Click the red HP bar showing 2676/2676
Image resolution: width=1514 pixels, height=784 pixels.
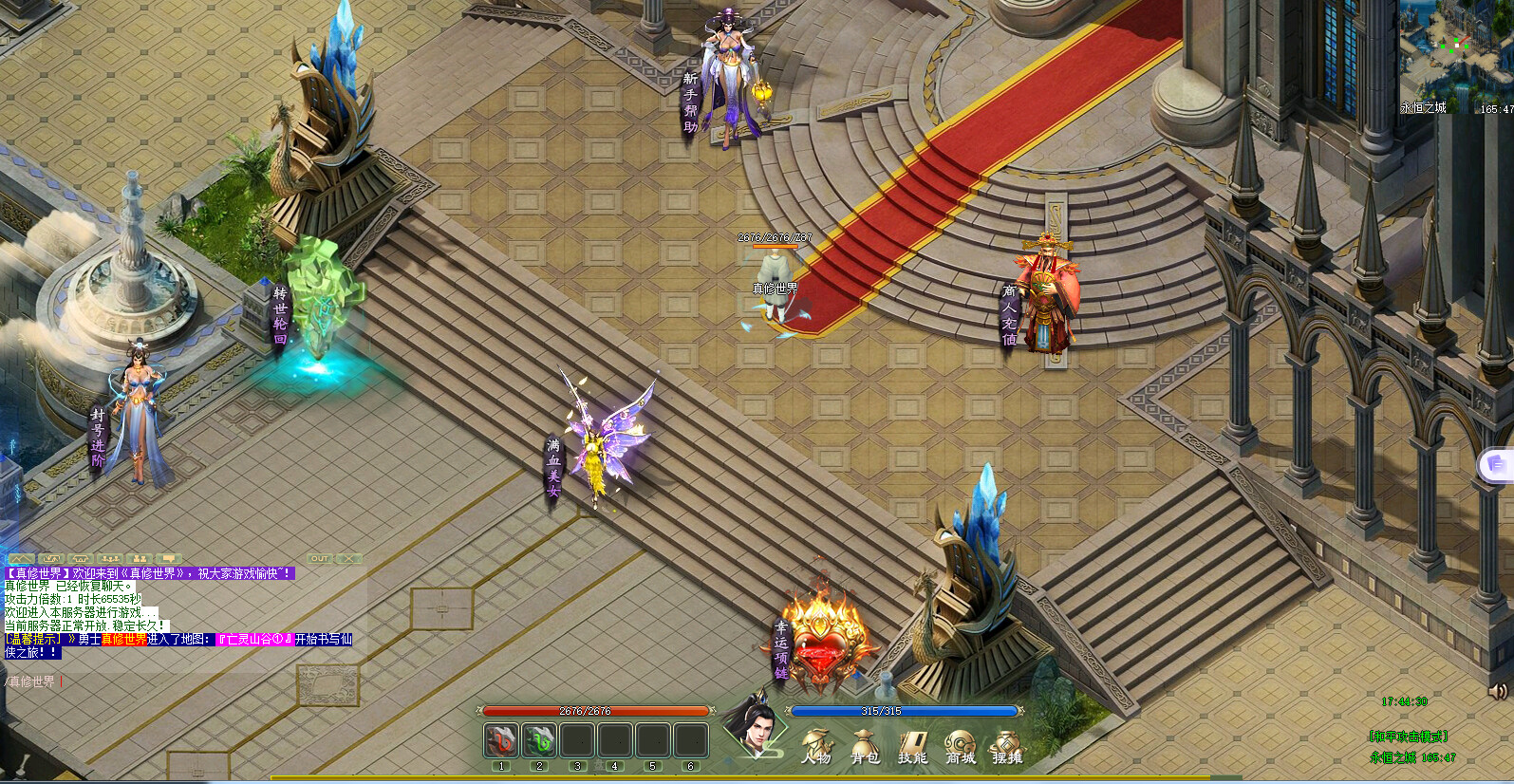pos(595,709)
